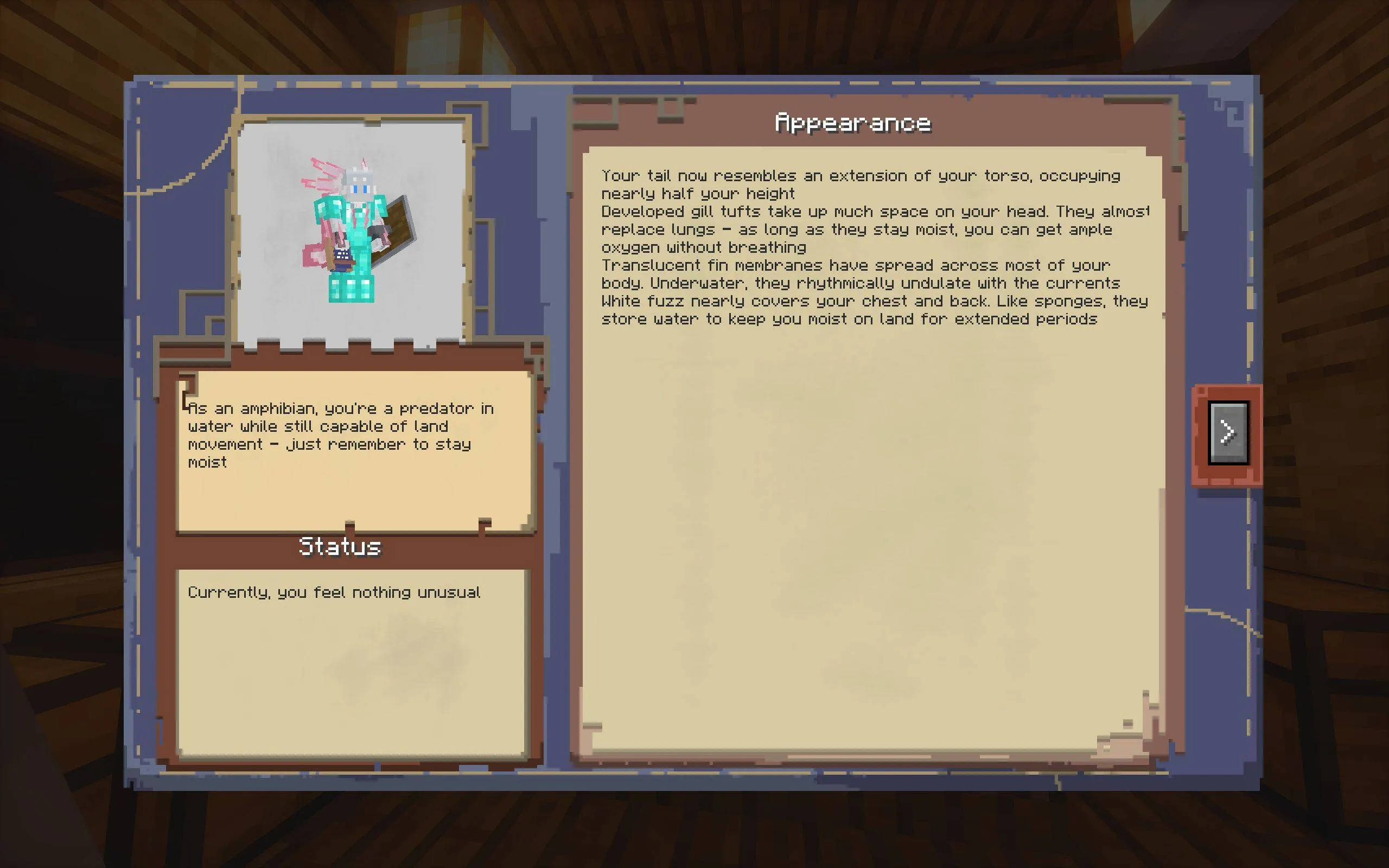1389x868 pixels.
Task: Click the Appearance page title
Action: pyautogui.click(x=852, y=122)
